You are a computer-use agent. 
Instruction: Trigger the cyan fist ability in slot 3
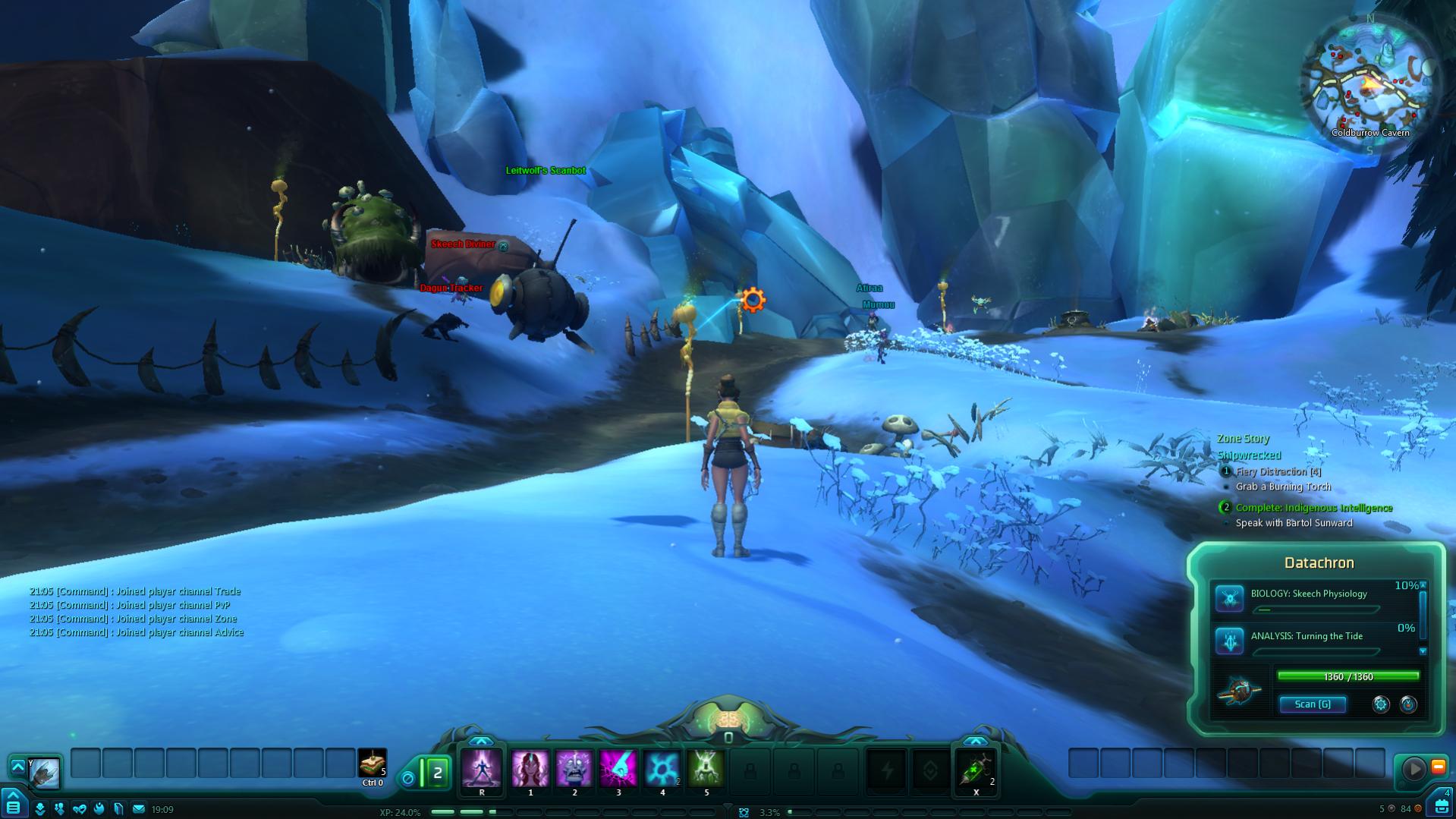coord(618,769)
